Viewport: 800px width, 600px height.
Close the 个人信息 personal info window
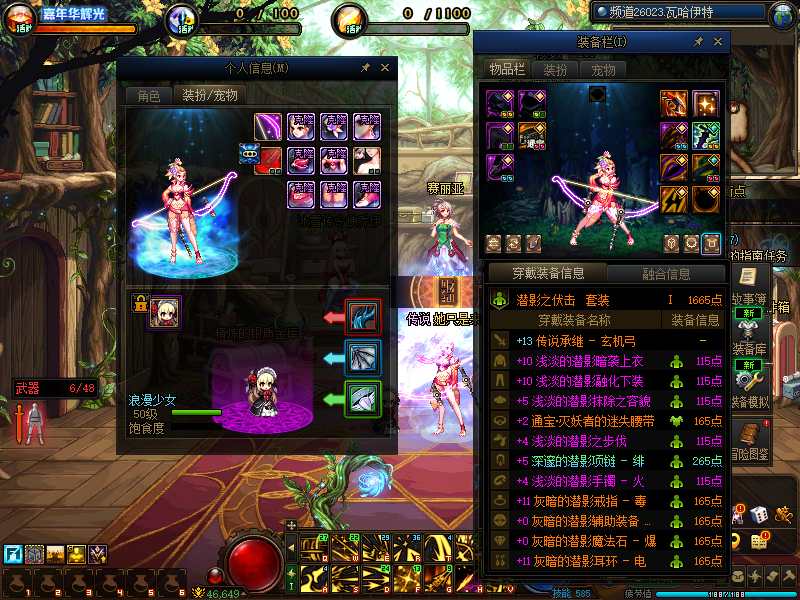pyautogui.click(x=386, y=68)
